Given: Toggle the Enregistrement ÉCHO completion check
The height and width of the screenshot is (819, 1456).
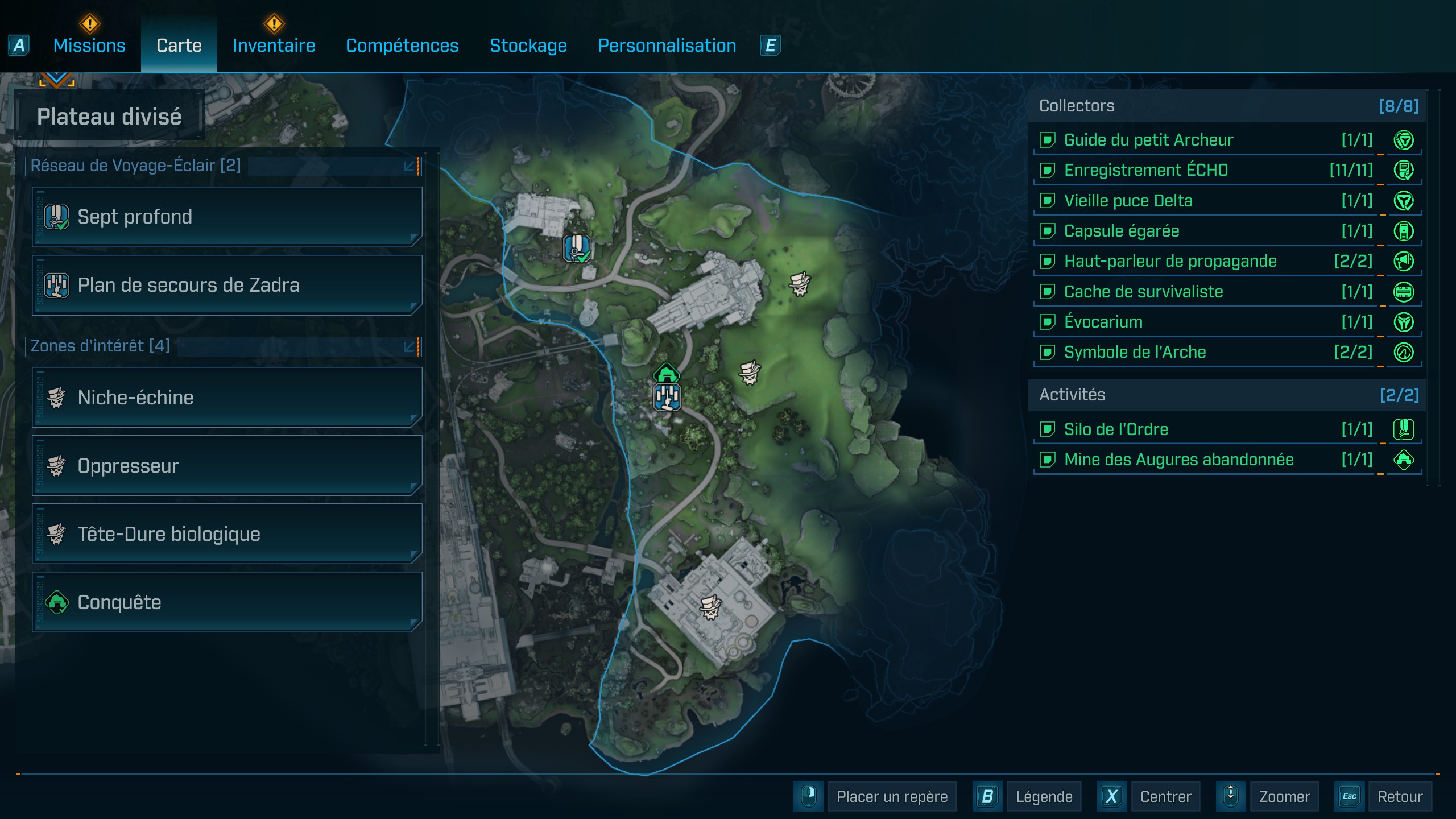Looking at the screenshot, I should point(1048,170).
